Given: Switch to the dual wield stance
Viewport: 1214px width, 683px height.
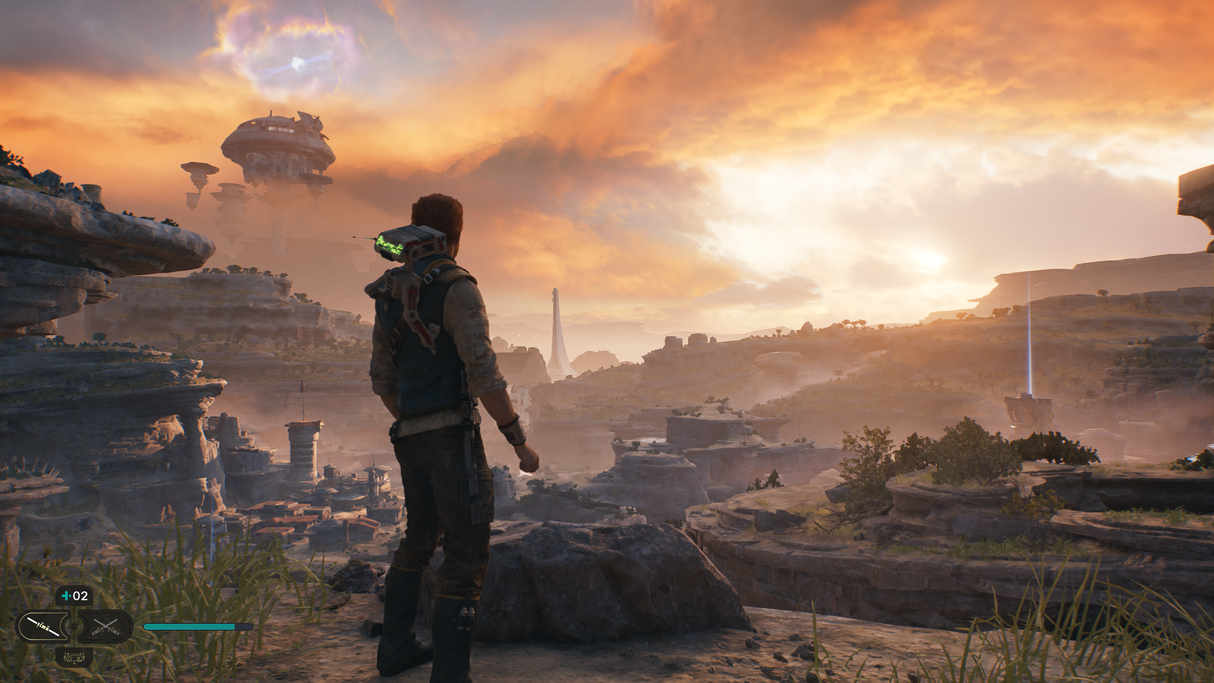Looking at the screenshot, I should pyautogui.click(x=106, y=627).
